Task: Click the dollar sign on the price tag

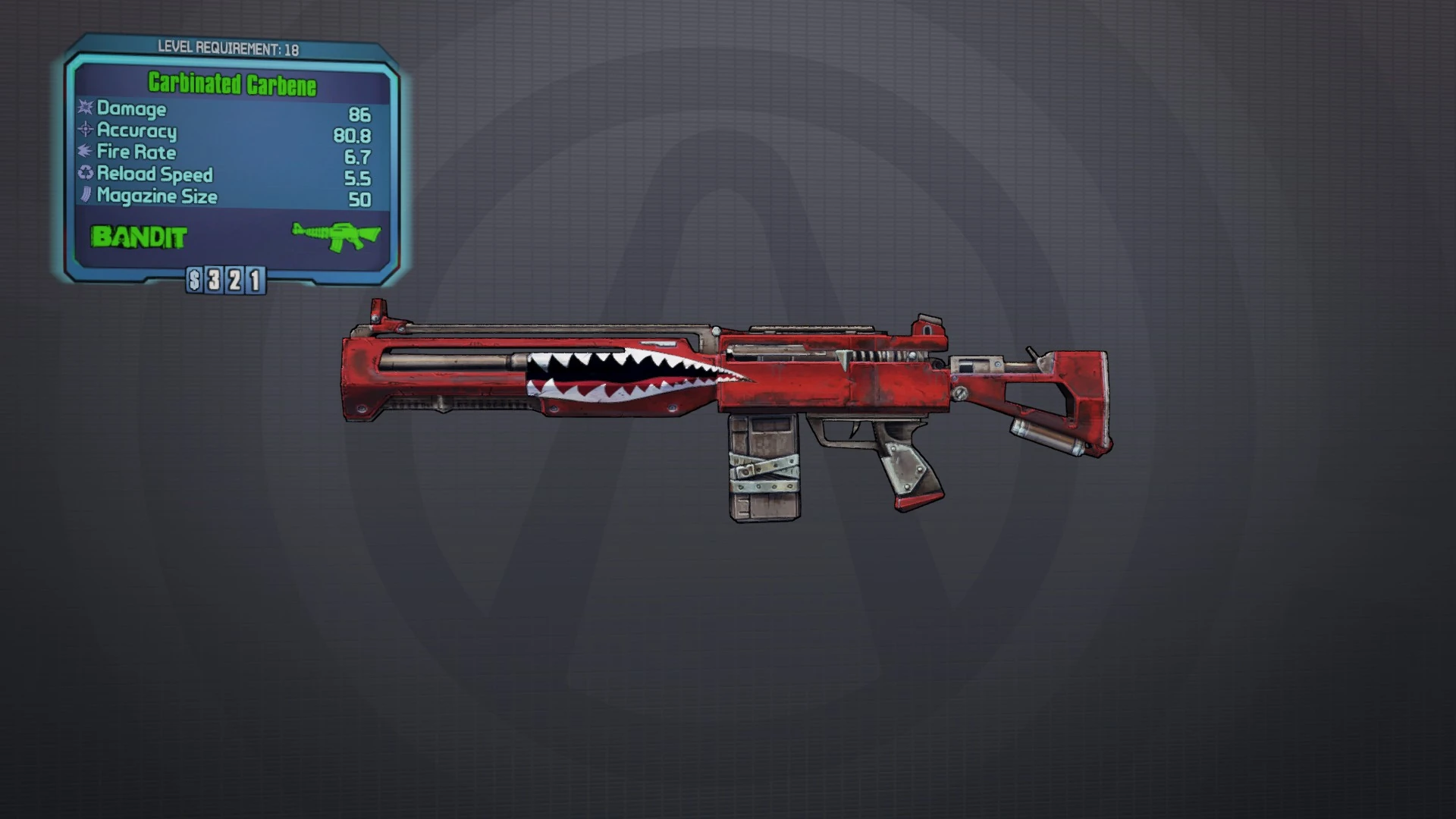Action: click(196, 279)
